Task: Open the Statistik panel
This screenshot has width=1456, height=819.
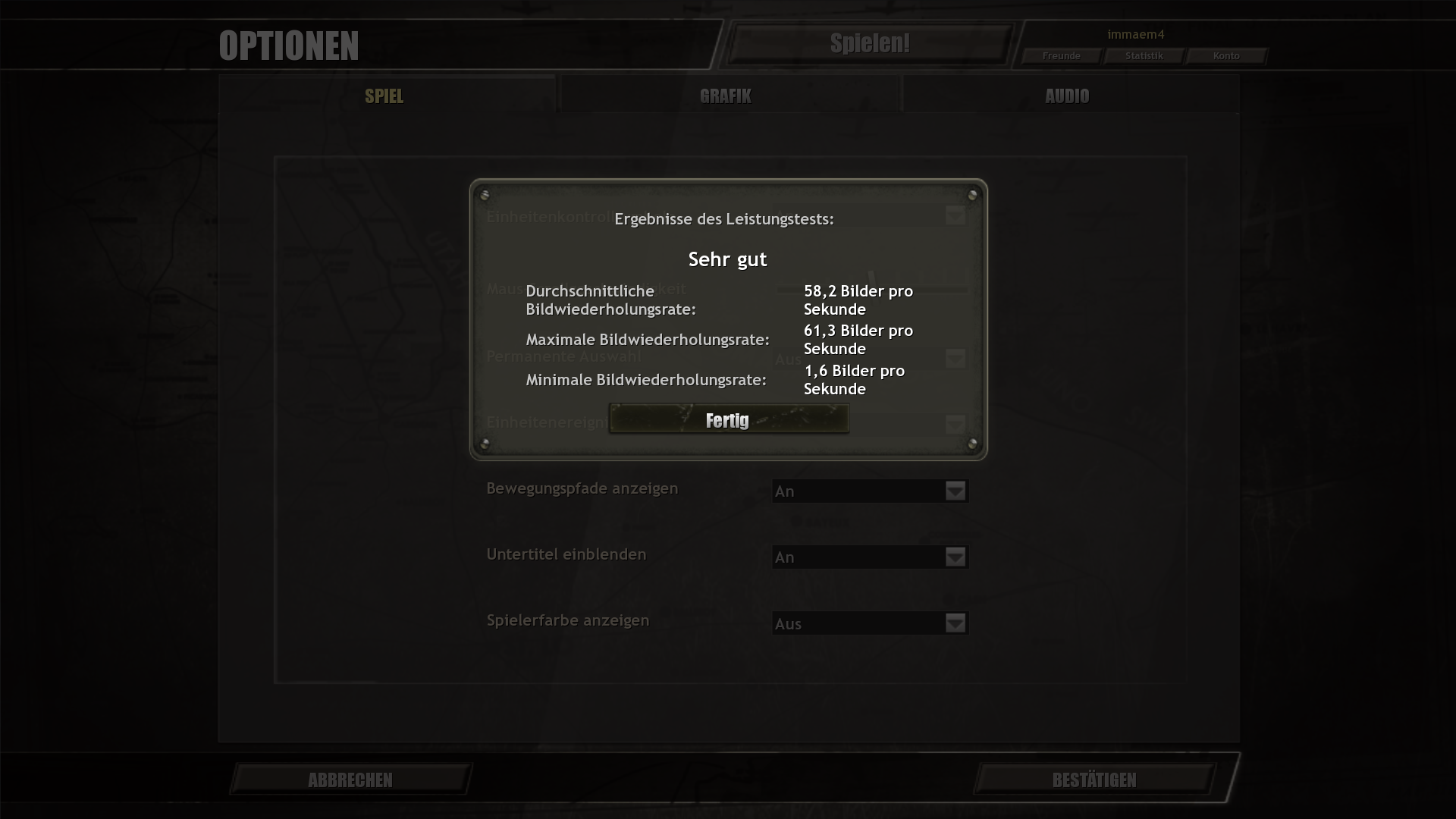Action: click(x=1144, y=55)
